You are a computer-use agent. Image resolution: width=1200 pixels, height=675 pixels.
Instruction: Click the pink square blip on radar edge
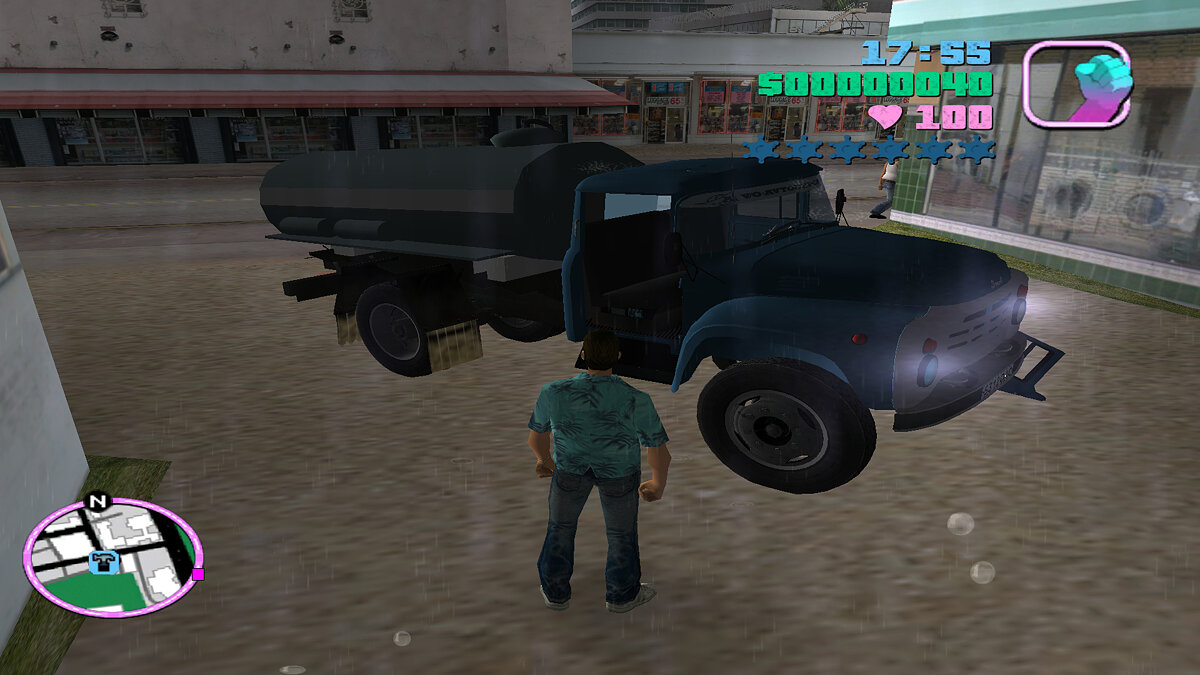pos(198,574)
